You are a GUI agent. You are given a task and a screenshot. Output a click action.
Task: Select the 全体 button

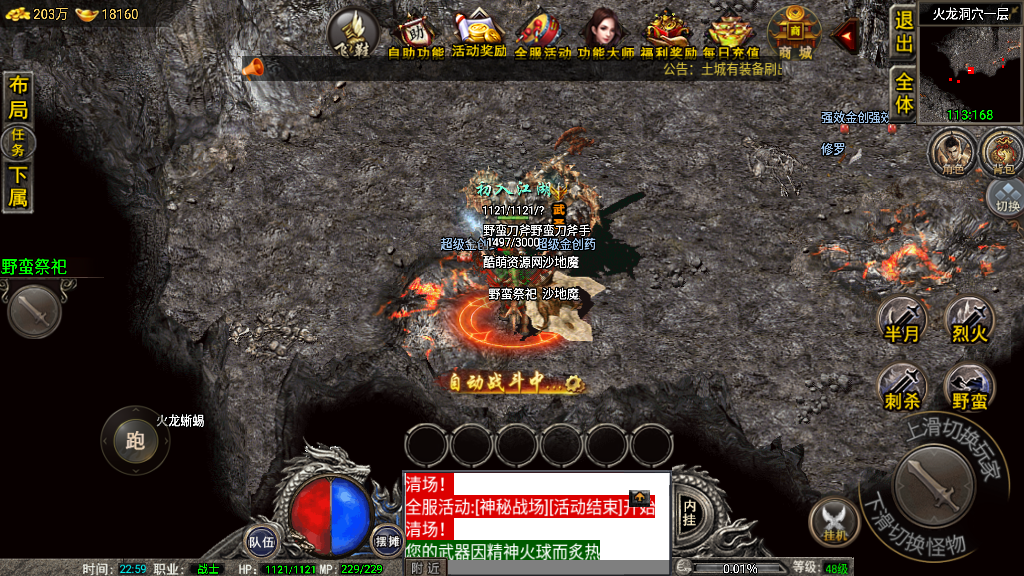904,93
